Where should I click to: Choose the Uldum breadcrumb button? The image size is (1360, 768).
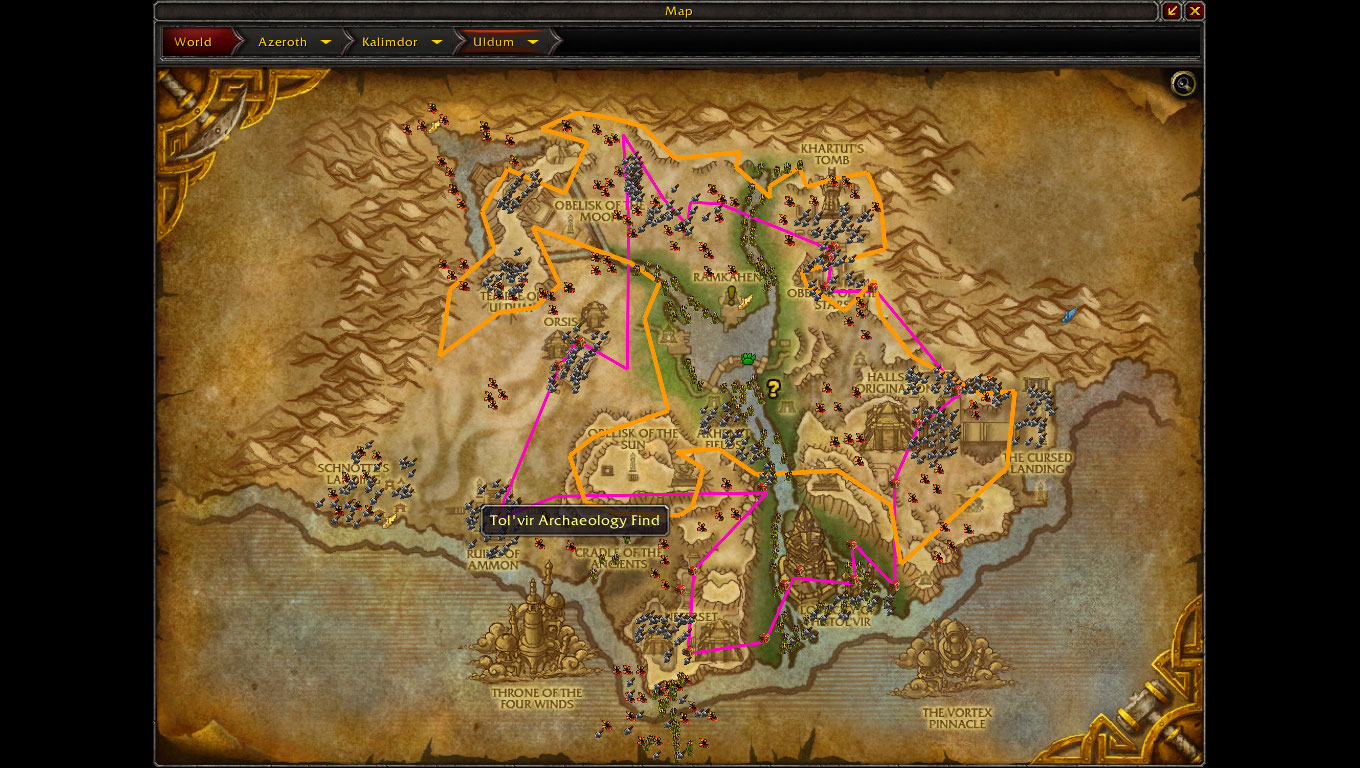coord(493,42)
